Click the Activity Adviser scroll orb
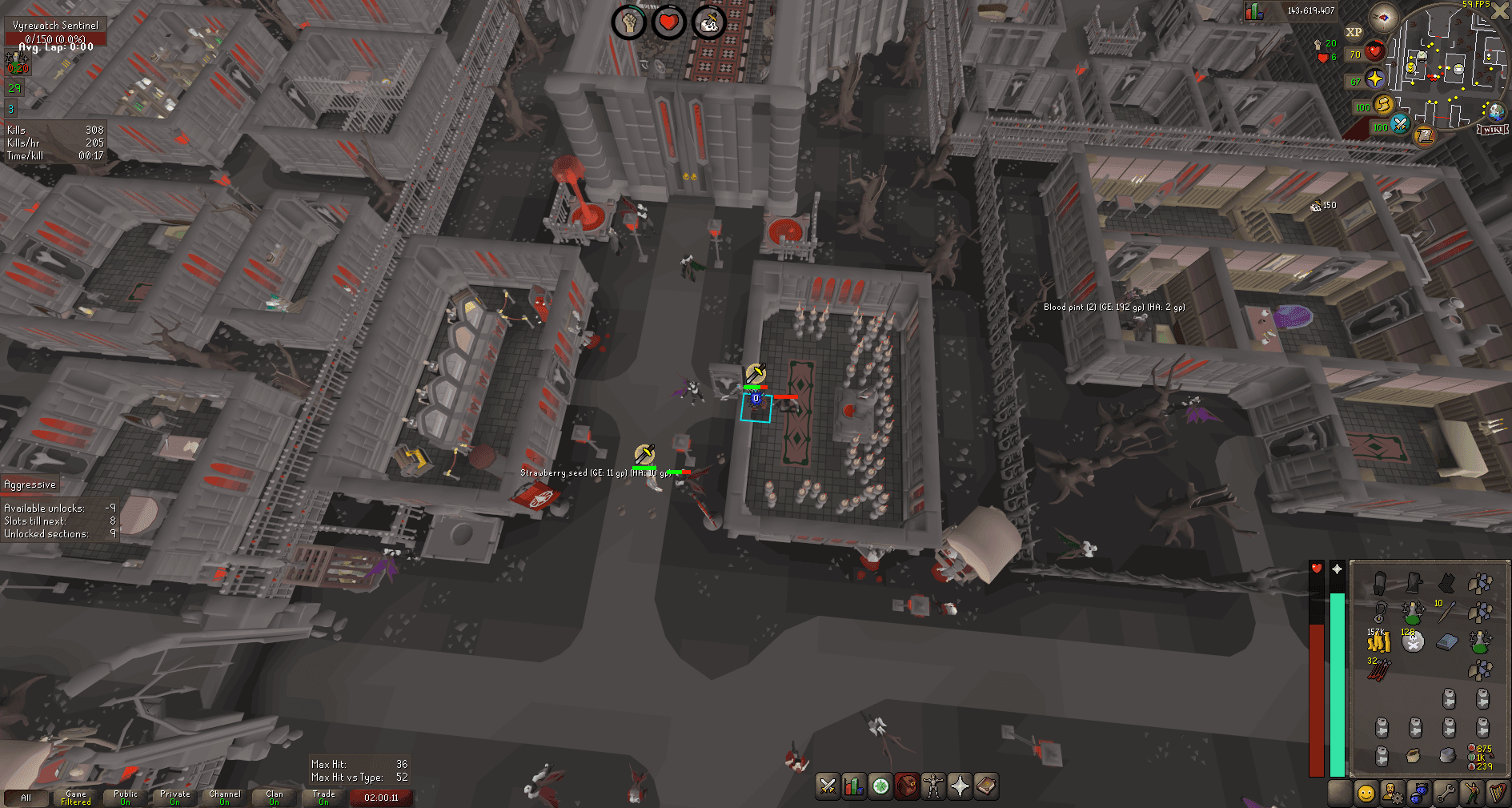This screenshot has width=1512, height=808. point(1425,137)
